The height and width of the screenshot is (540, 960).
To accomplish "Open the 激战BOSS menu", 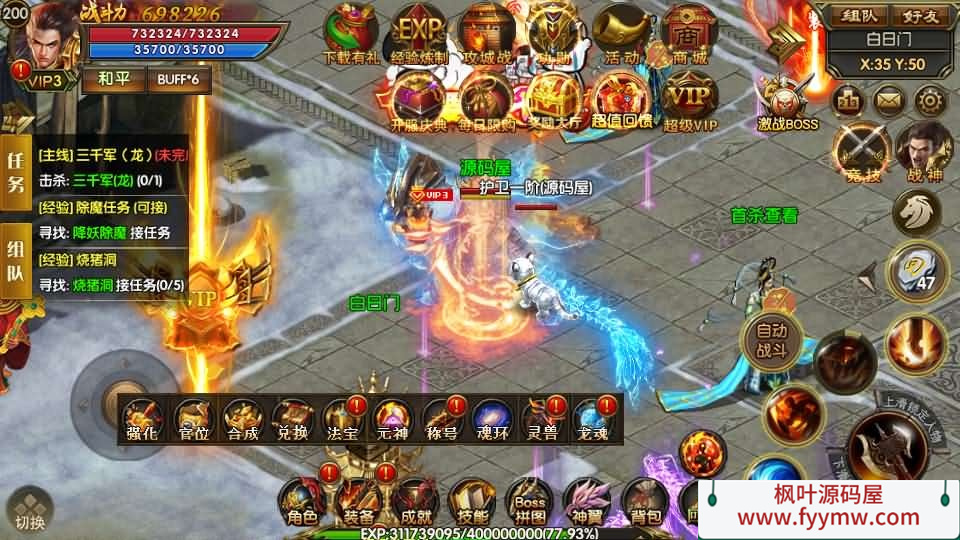I will pyautogui.click(x=787, y=100).
